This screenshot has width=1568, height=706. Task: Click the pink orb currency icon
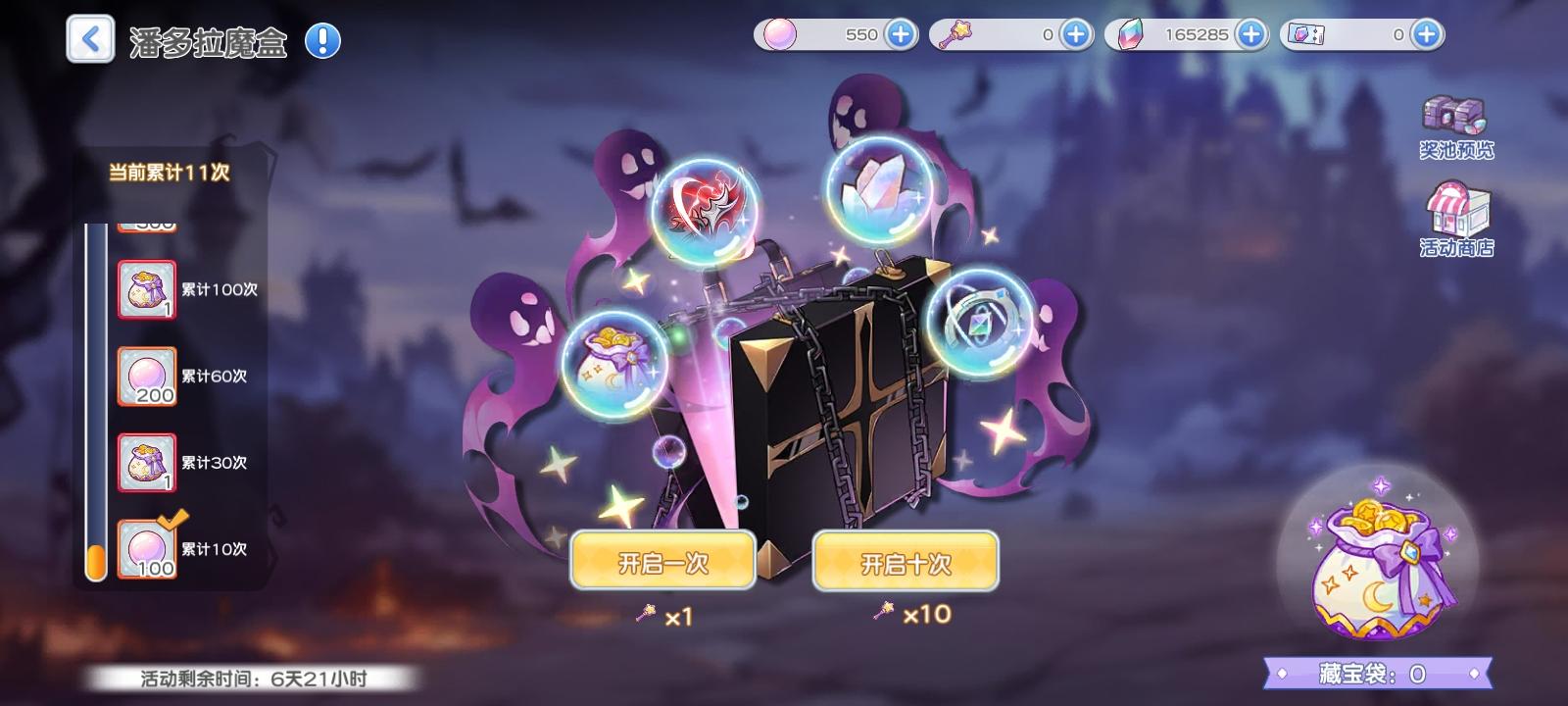click(778, 34)
